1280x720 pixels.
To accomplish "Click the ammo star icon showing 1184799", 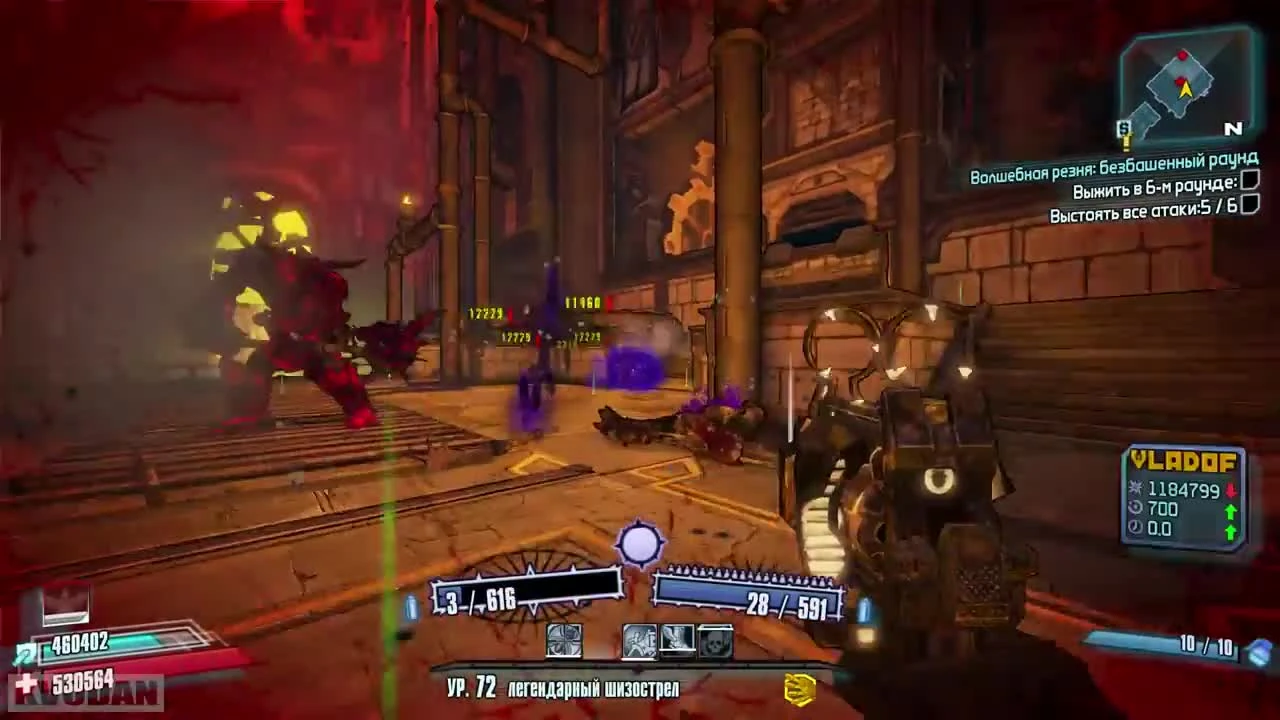I will click(x=1135, y=487).
